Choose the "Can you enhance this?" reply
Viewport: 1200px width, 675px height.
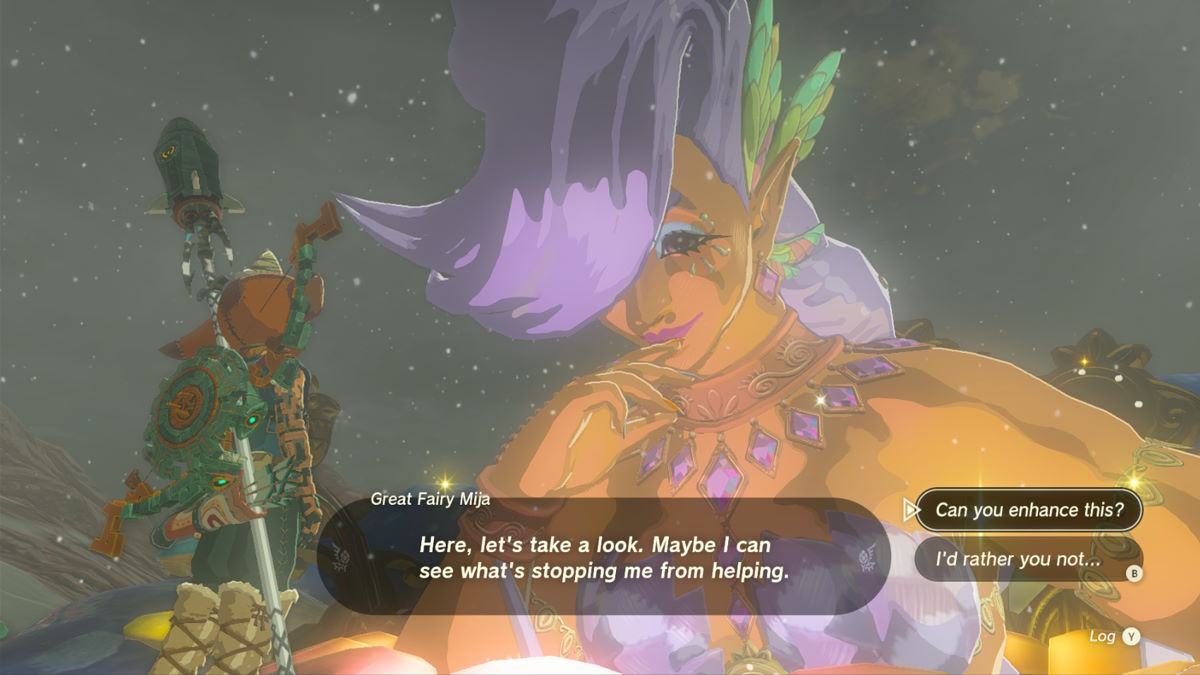pyautogui.click(x=1023, y=510)
